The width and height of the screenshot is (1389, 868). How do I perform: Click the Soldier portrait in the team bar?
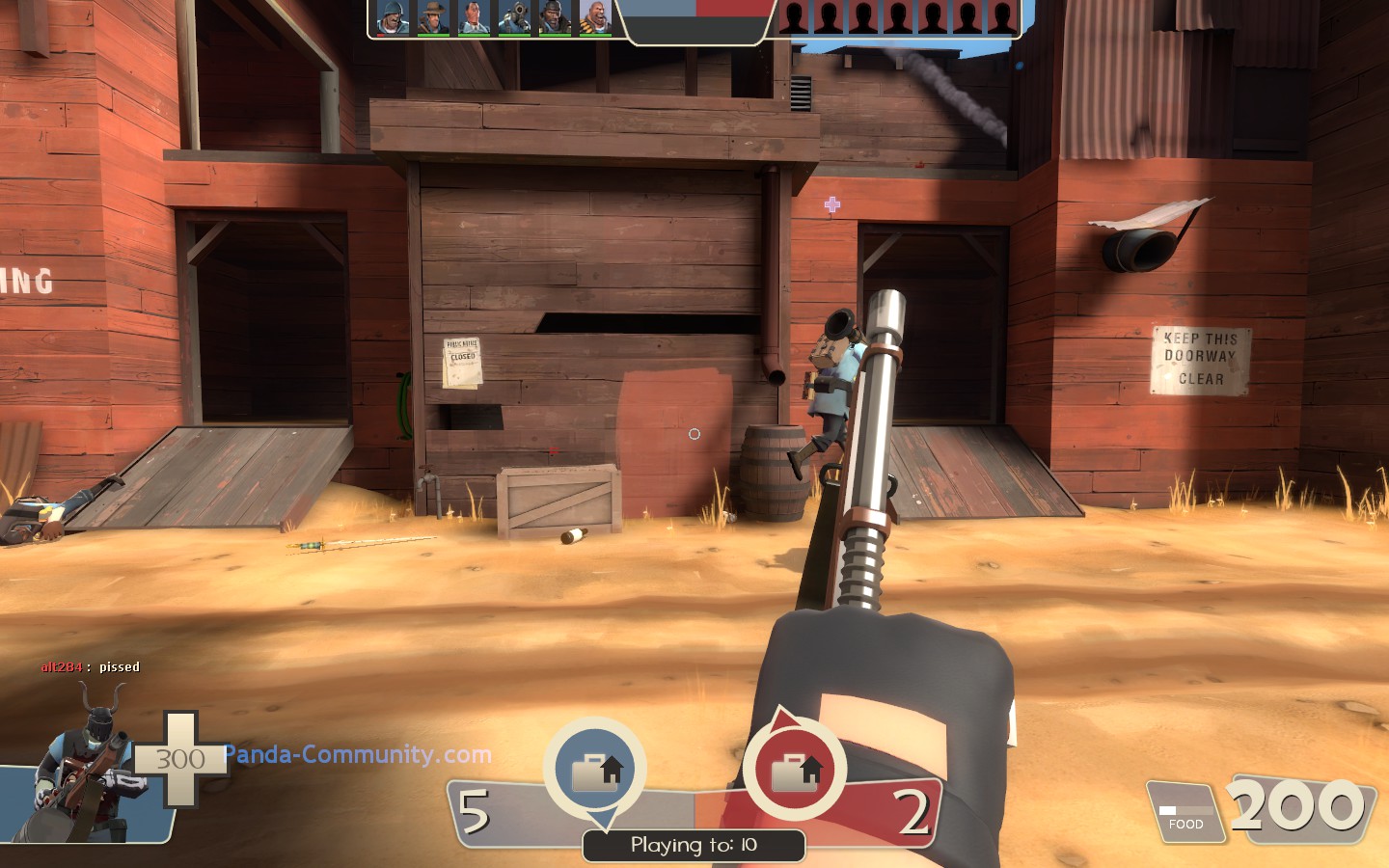pos(392,17)
